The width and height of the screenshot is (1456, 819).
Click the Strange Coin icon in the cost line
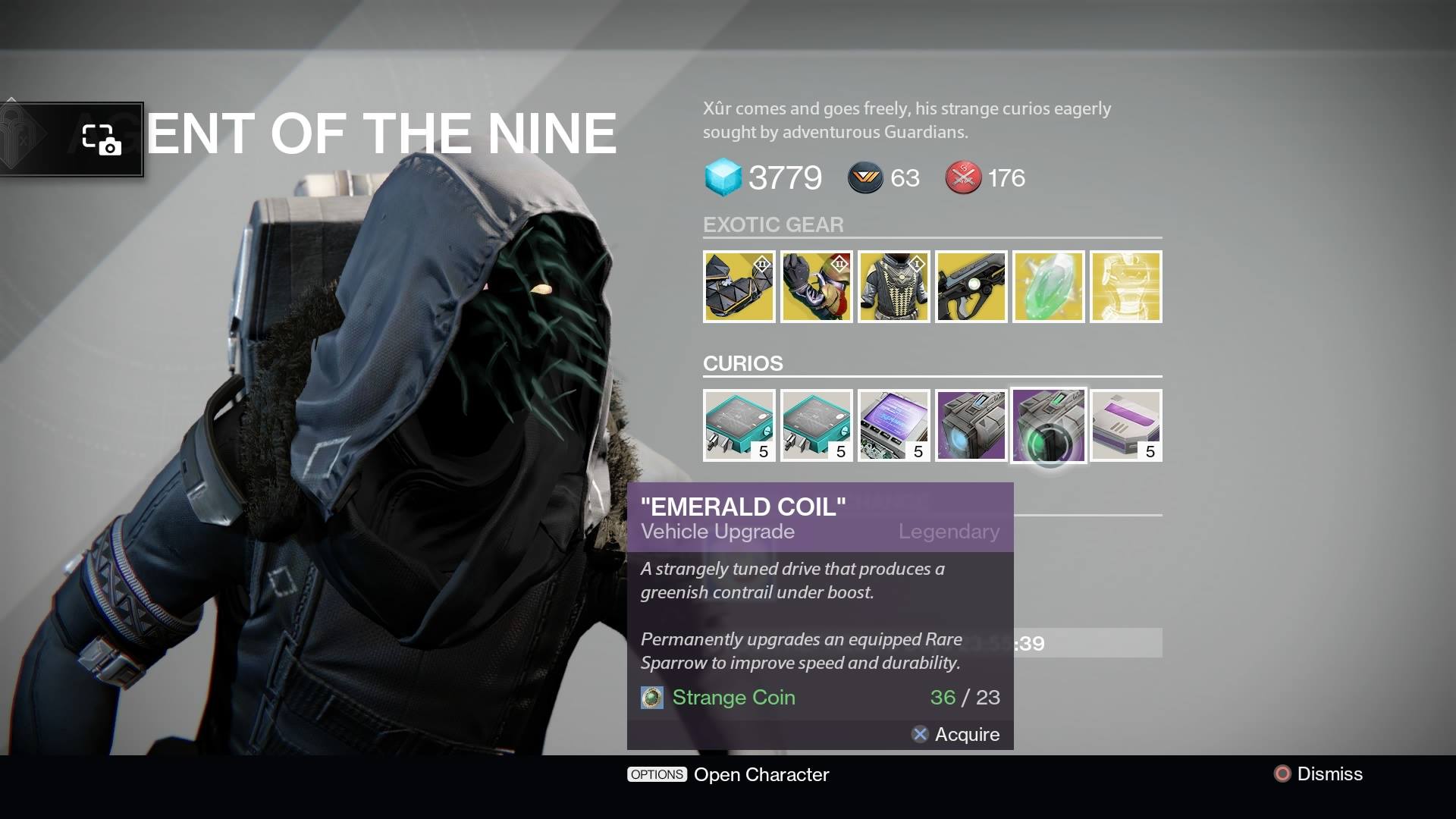coord(652,698)
